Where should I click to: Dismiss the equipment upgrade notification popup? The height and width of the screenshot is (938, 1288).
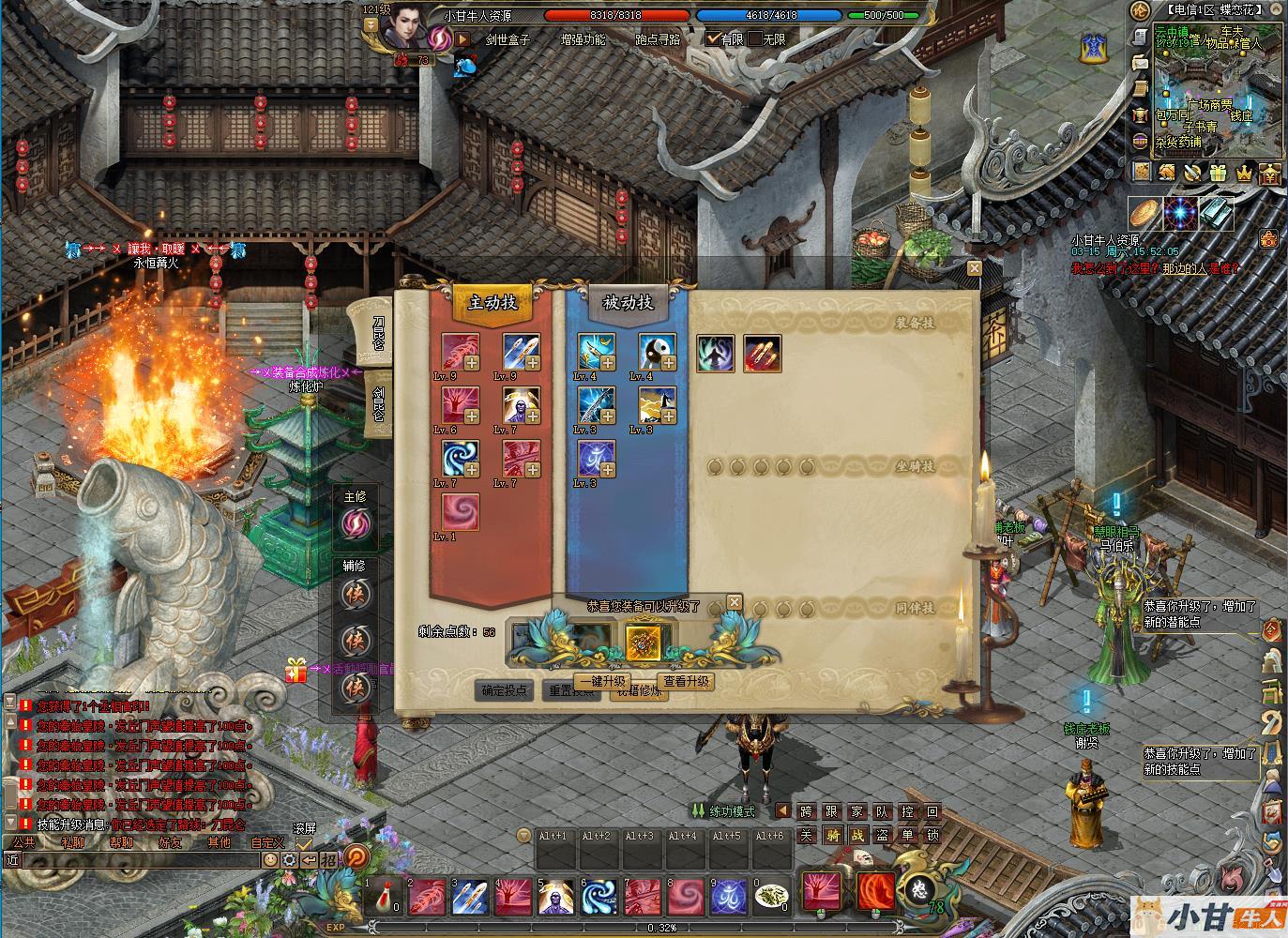coord(735,602)
